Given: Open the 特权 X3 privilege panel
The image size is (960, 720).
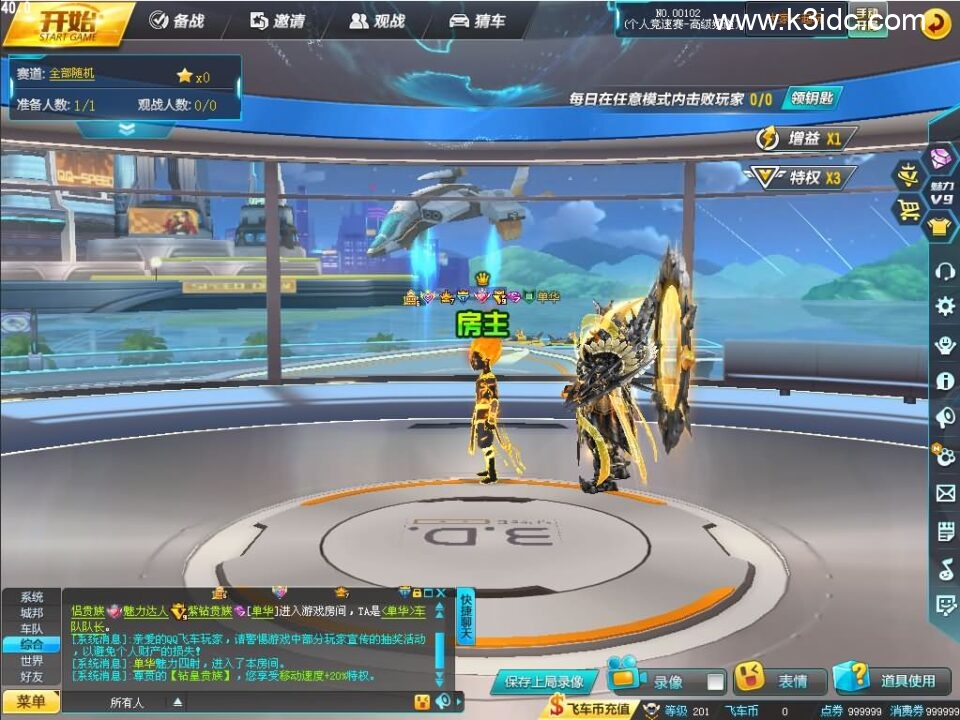Looking at the screenshot, I should click(803, 178).
